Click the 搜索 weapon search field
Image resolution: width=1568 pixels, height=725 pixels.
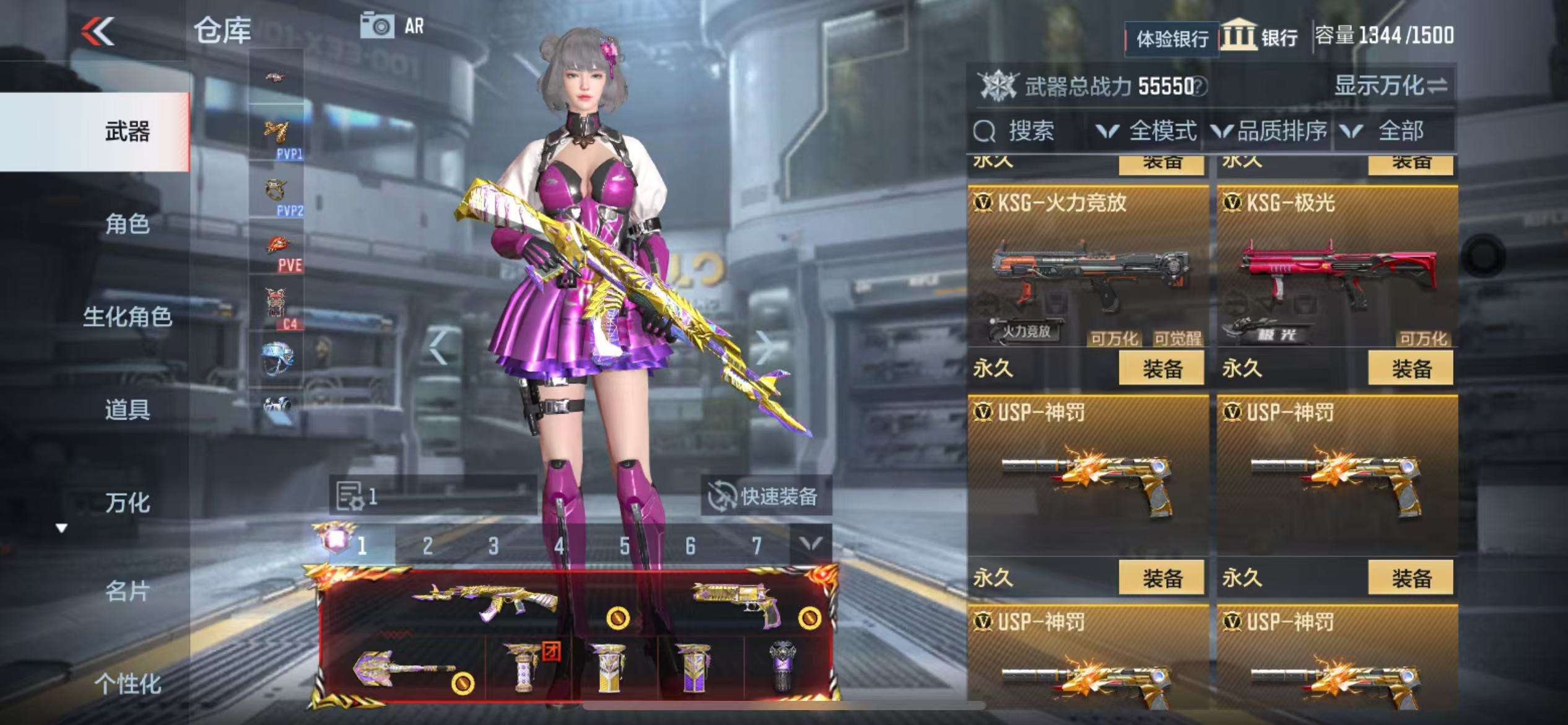pos(1029,131)
